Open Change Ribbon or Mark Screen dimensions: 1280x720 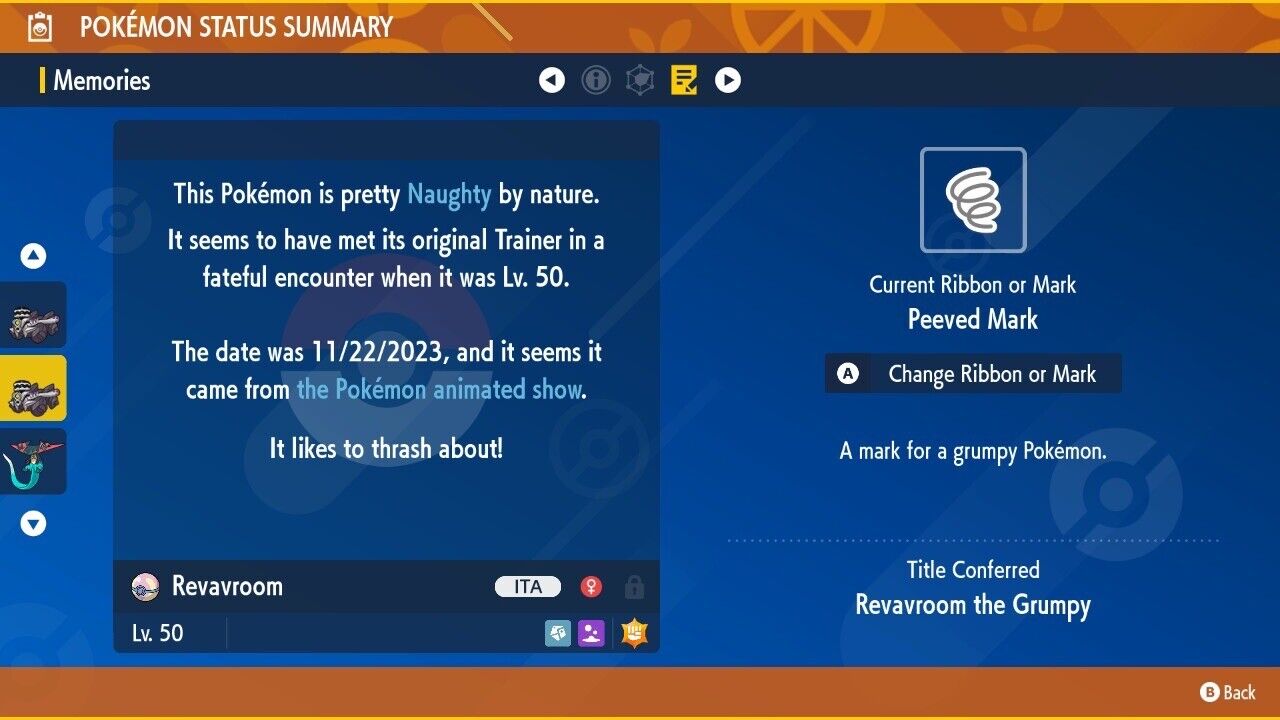tap(973, 374)
